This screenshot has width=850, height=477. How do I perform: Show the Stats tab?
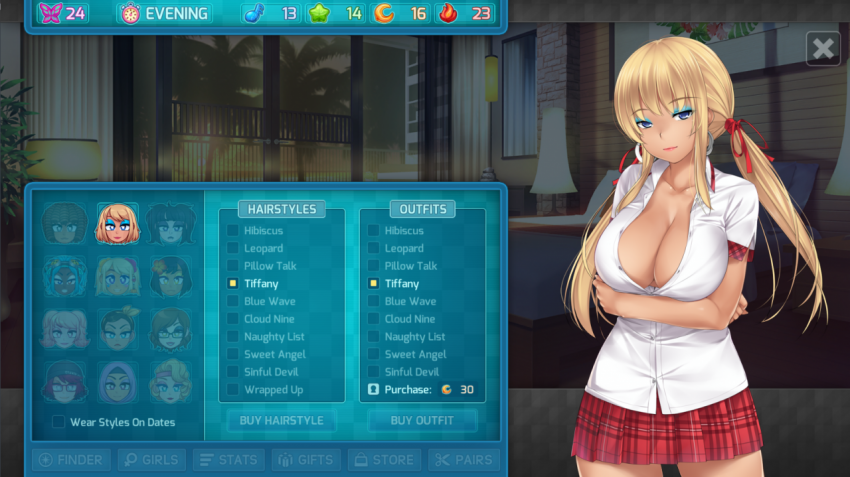pos(228,460)
